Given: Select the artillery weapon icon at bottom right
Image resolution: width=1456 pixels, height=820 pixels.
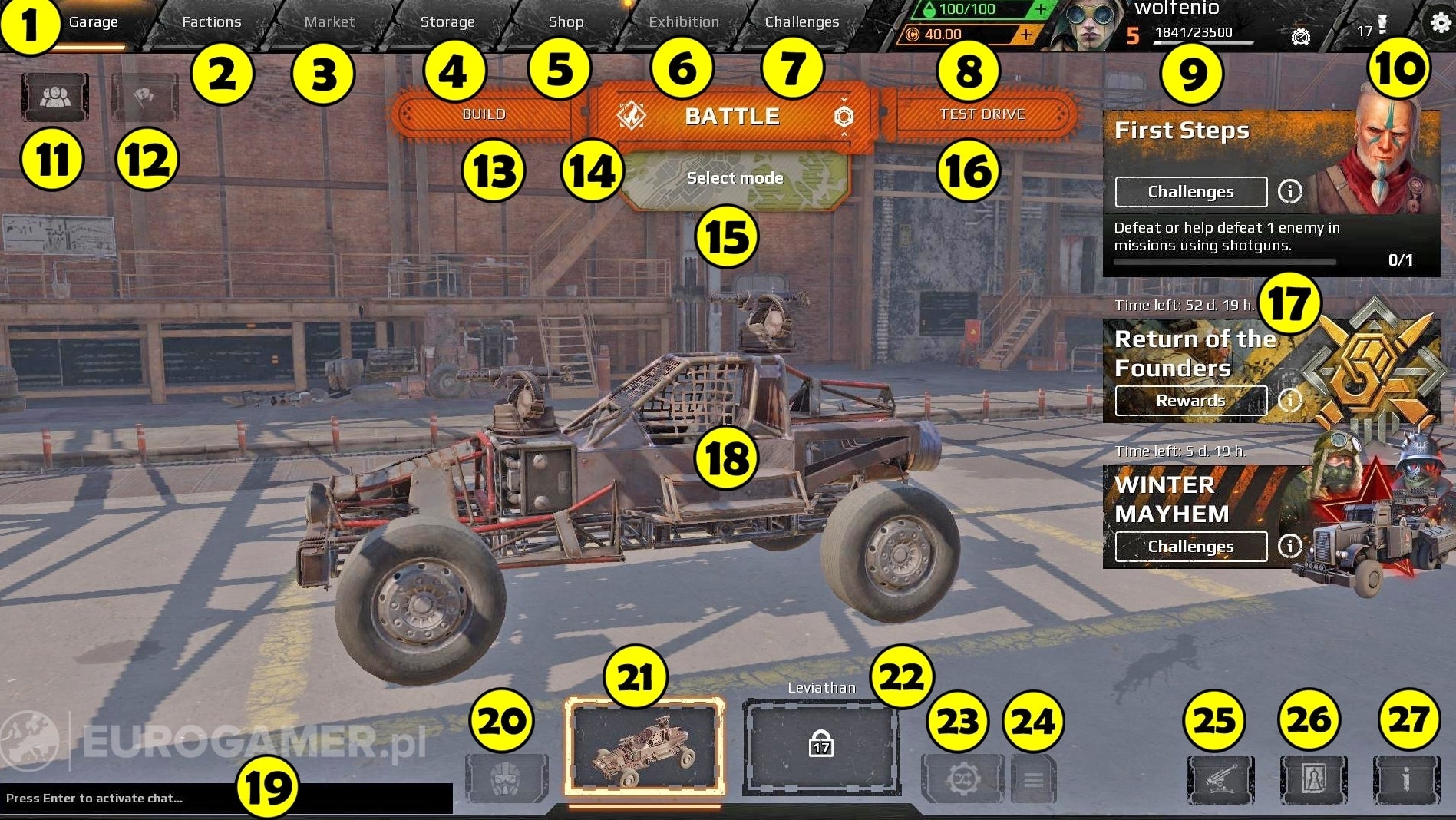Looking at the screenshot, I should (1221, 780).
